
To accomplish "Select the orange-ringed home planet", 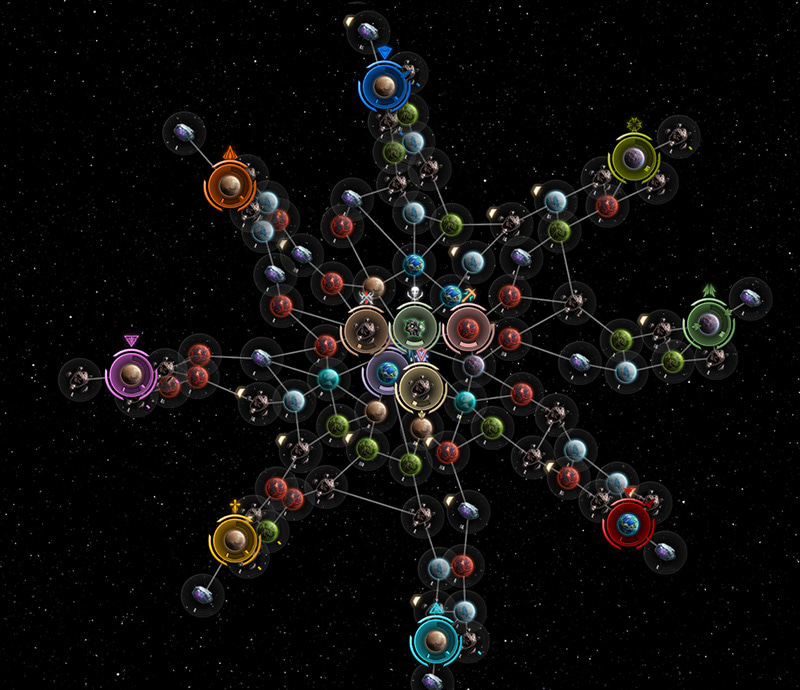I will 229,185.
